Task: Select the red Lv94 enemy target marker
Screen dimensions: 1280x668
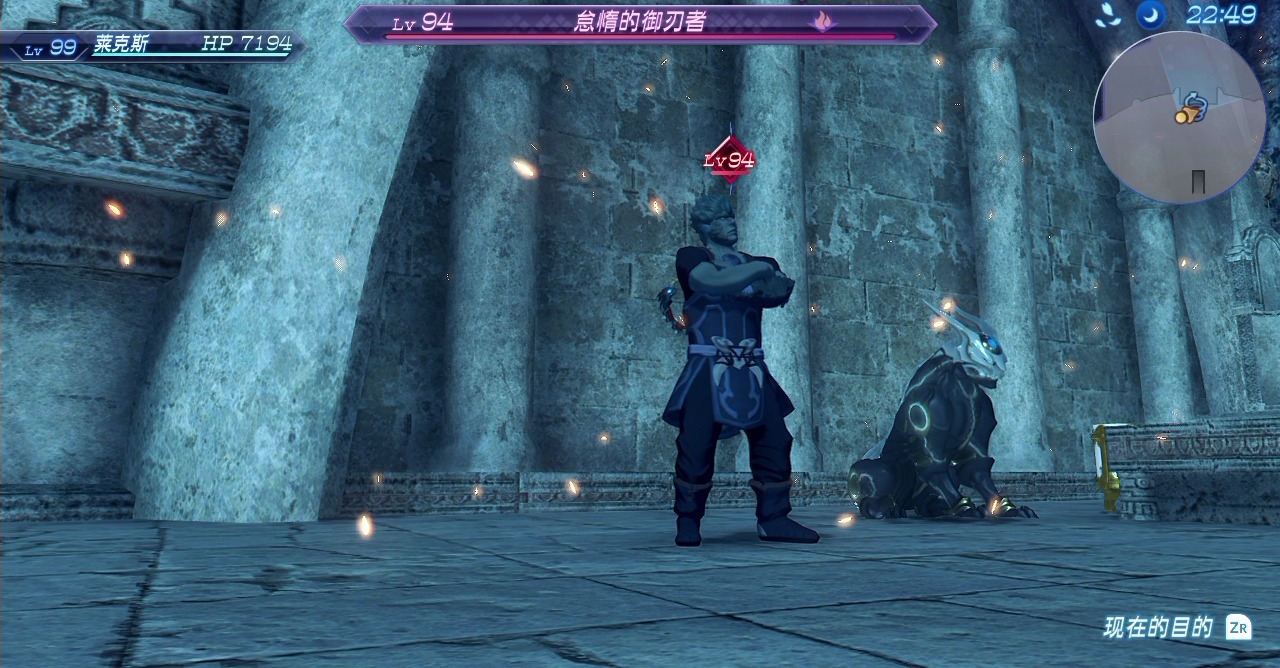Action: 729,160
